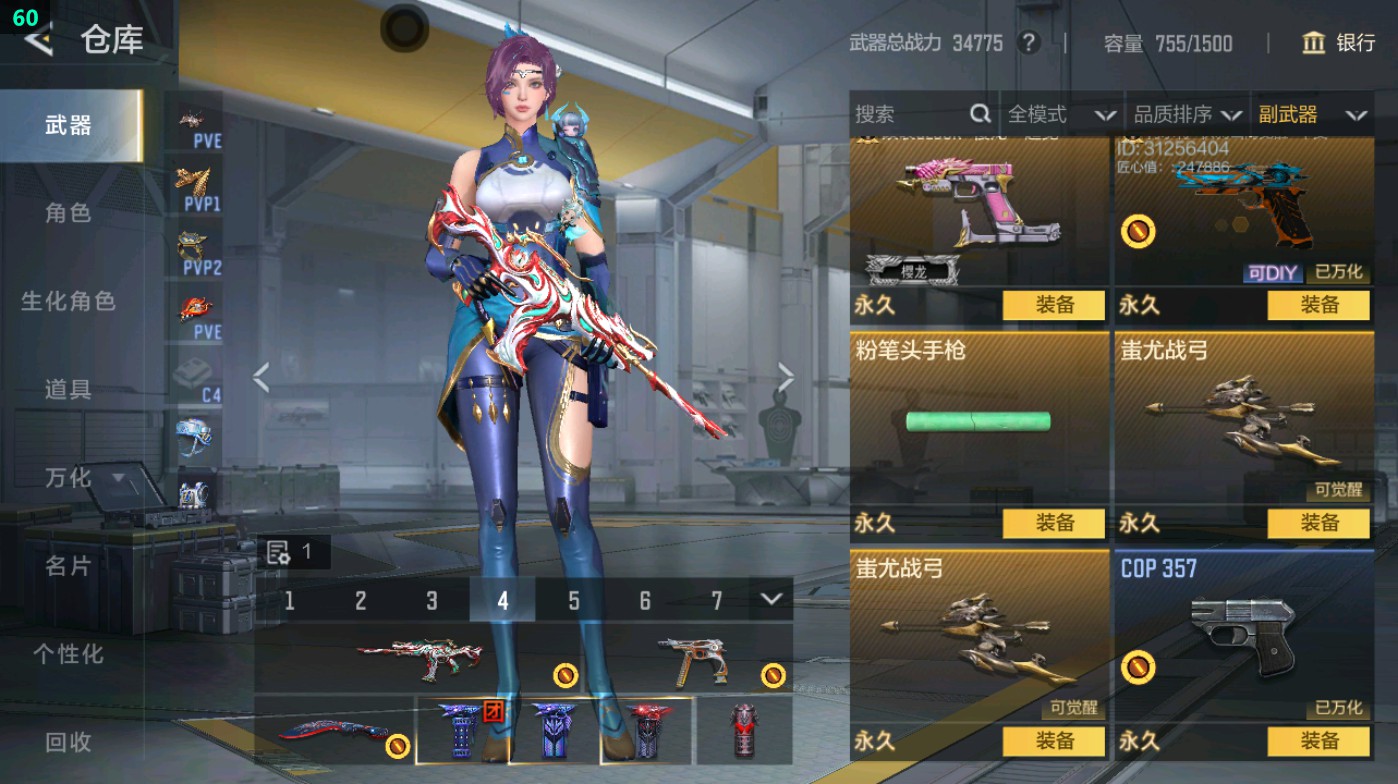
Task: Select the C4 equipment slot
Action: 193,372
